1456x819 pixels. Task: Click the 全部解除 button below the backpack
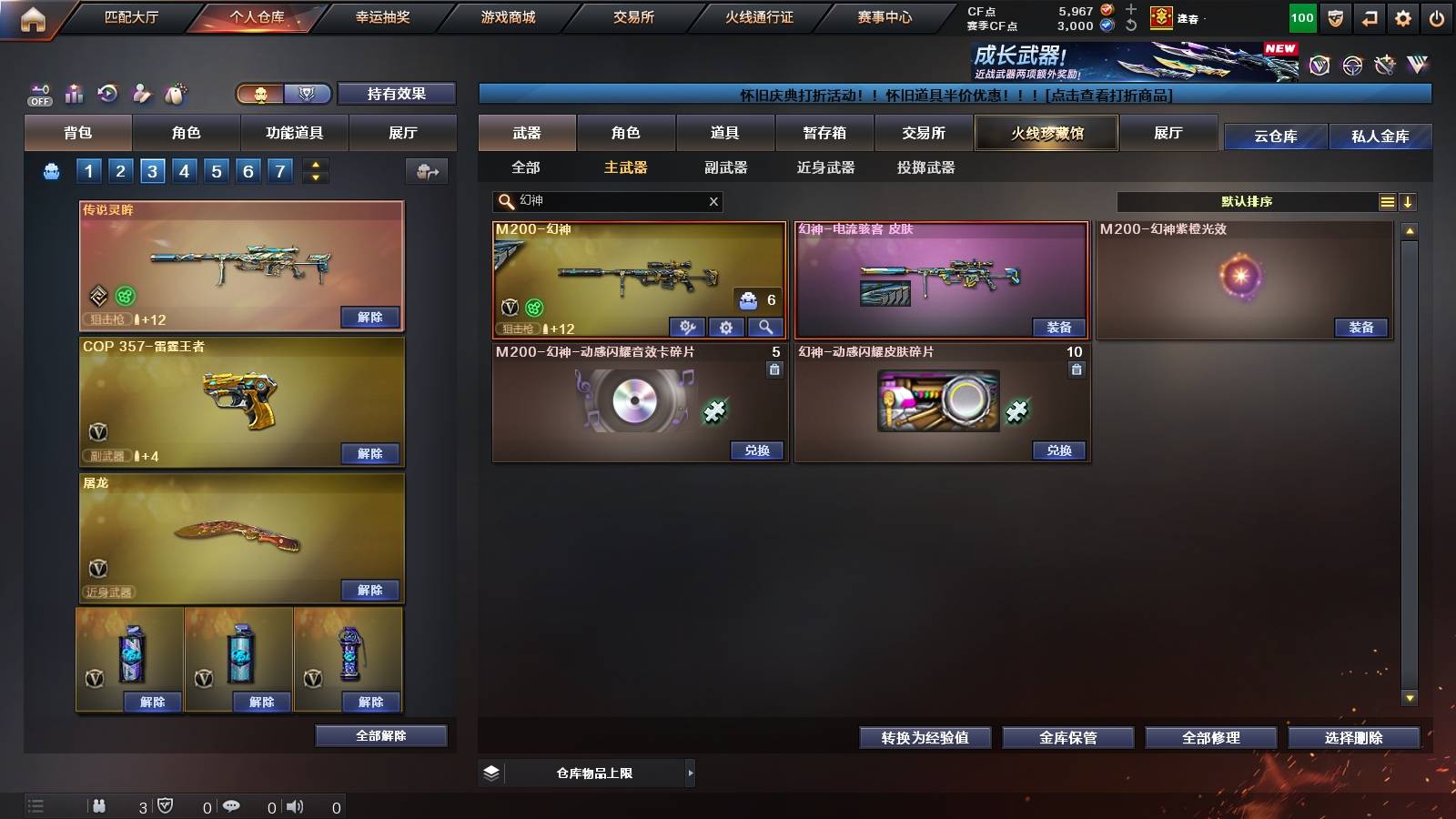[x=381, y=735]
